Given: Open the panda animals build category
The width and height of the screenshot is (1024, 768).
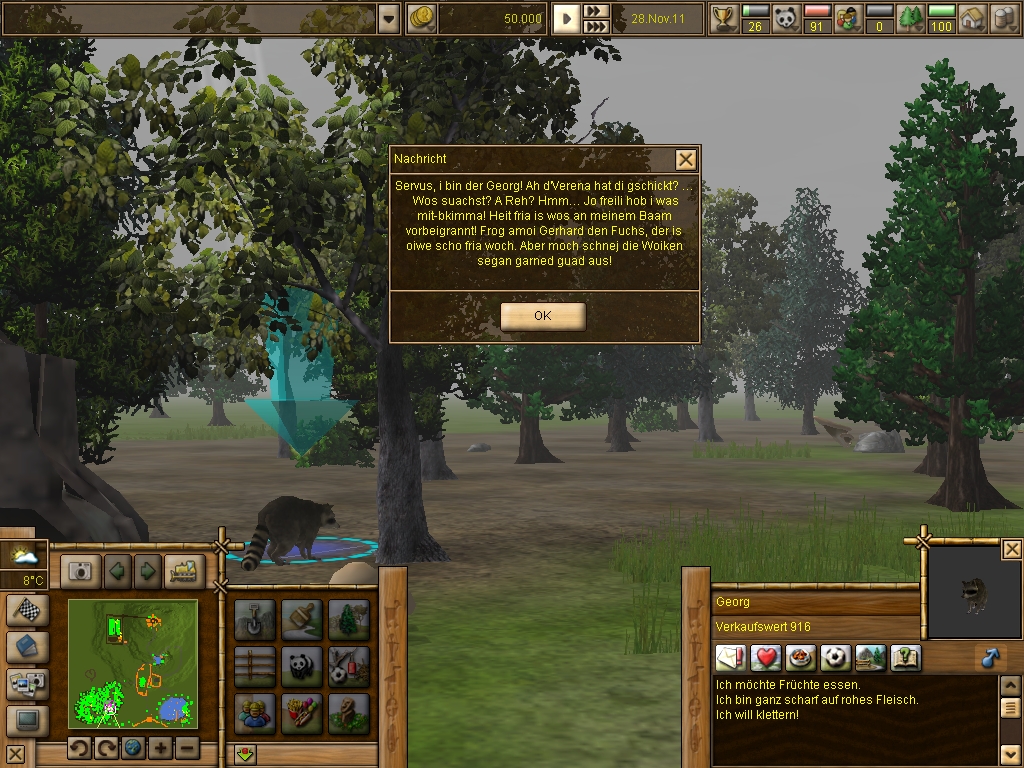Looking at the screenshot, I should pos(301,666).
